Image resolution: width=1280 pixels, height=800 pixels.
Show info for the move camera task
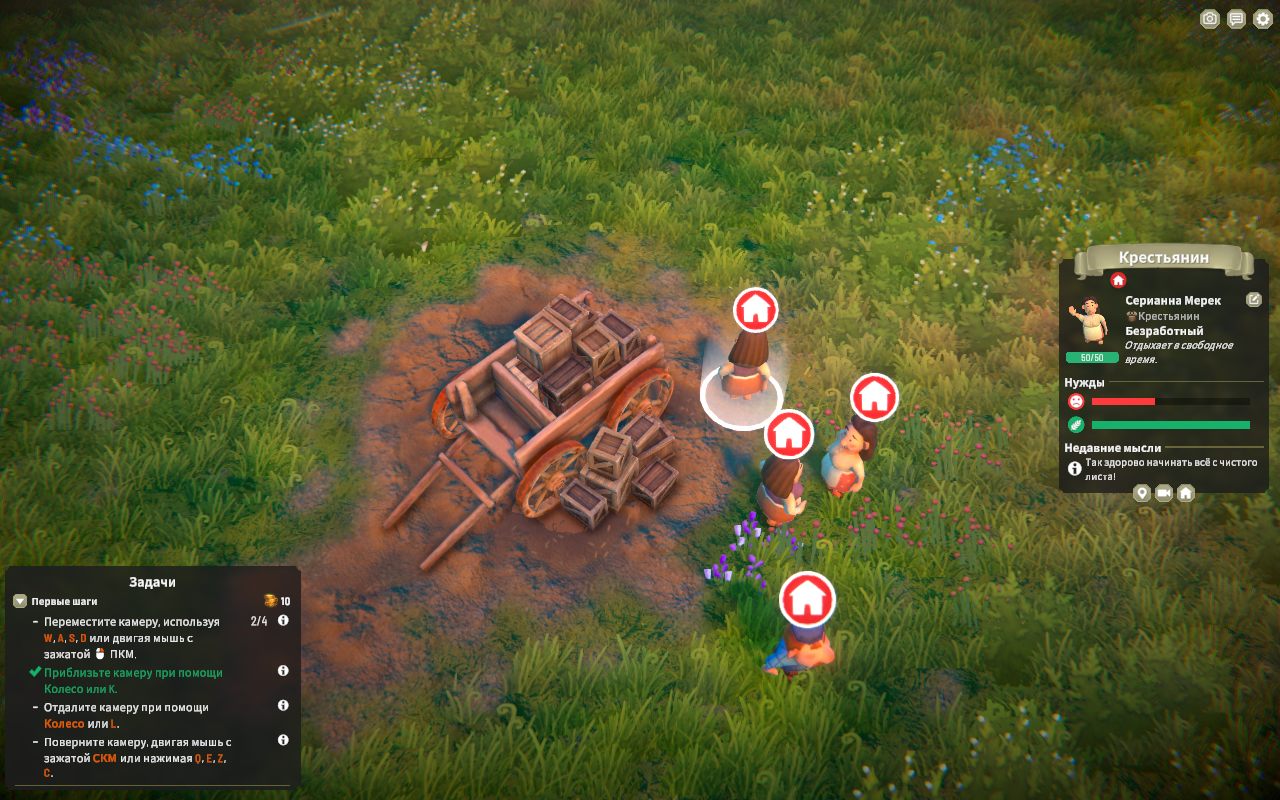(283, 621)
